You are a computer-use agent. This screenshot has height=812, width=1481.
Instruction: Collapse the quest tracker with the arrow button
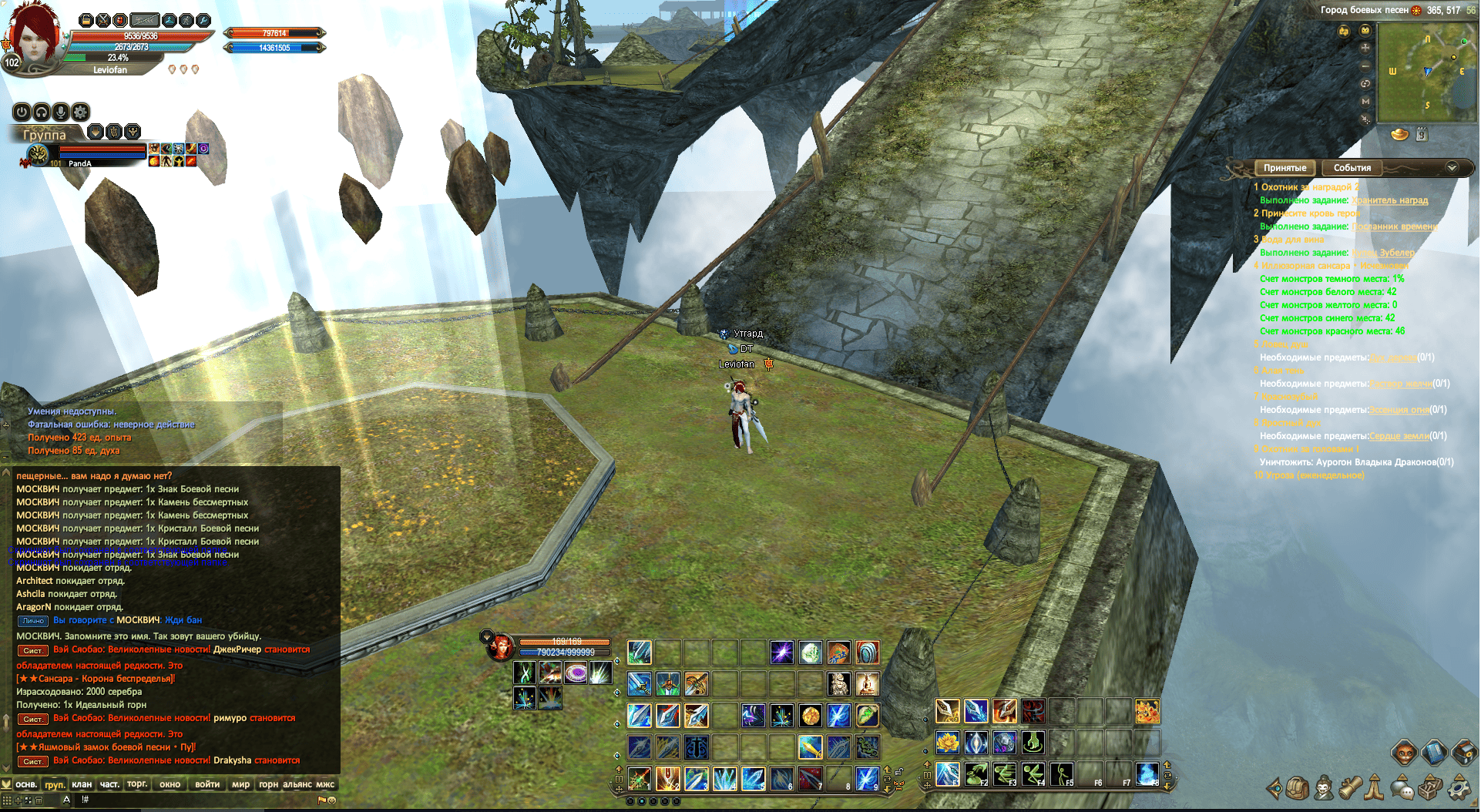click(1452, 167)
